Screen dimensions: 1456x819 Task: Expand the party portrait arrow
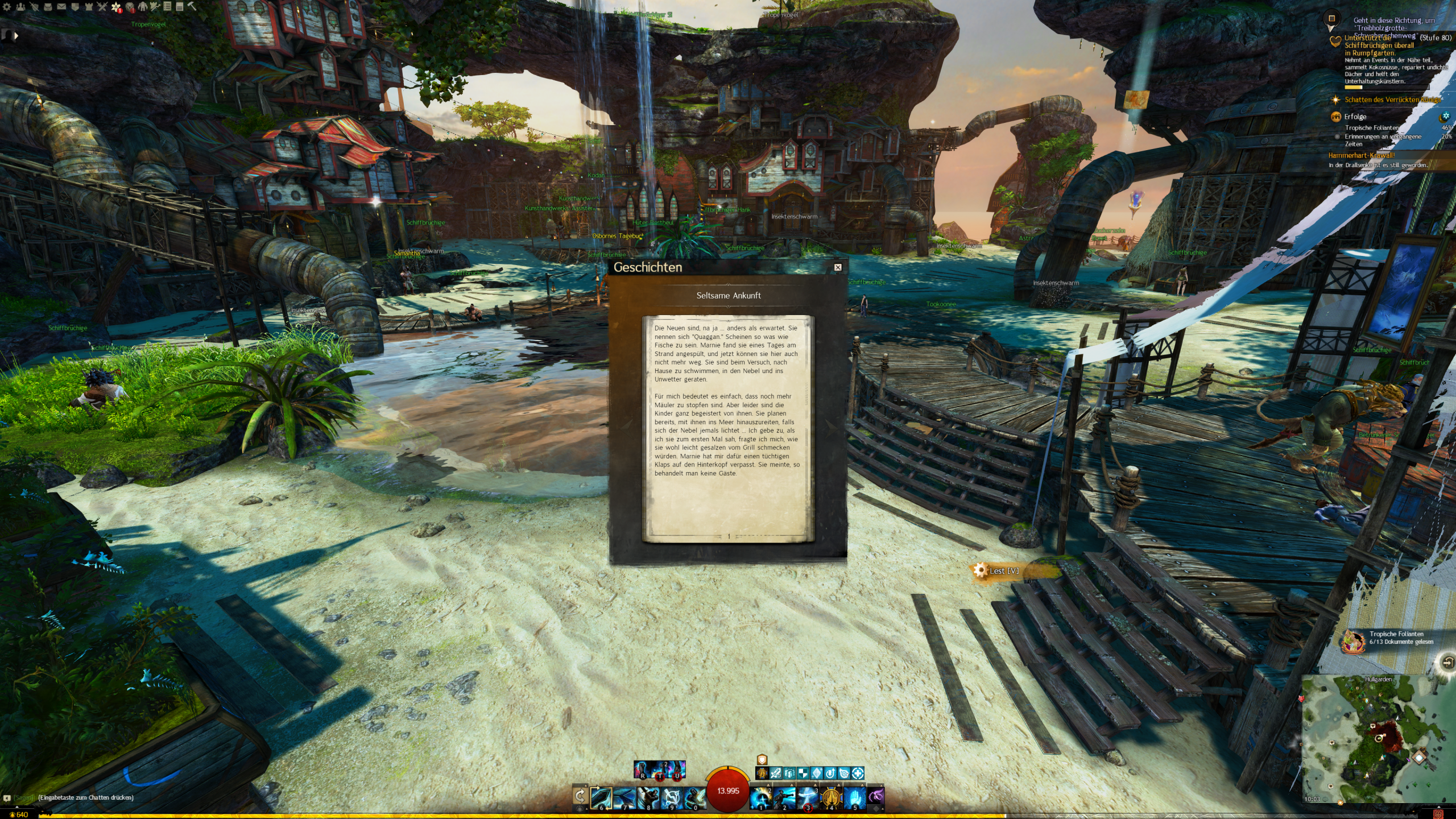(x=16, y=36)
